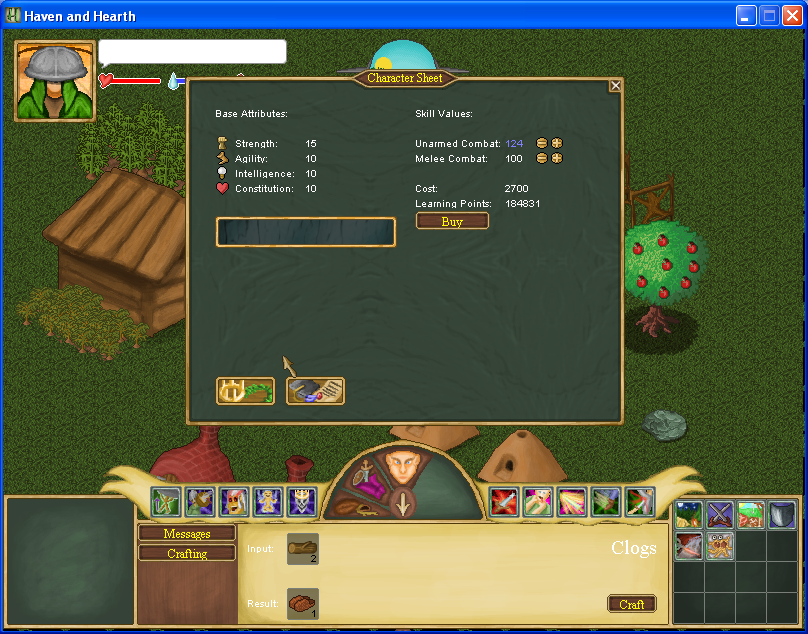The image size is (808, 634).
Task: Decrease Unarmed Combat with the minus button
Action: [542, 143]
